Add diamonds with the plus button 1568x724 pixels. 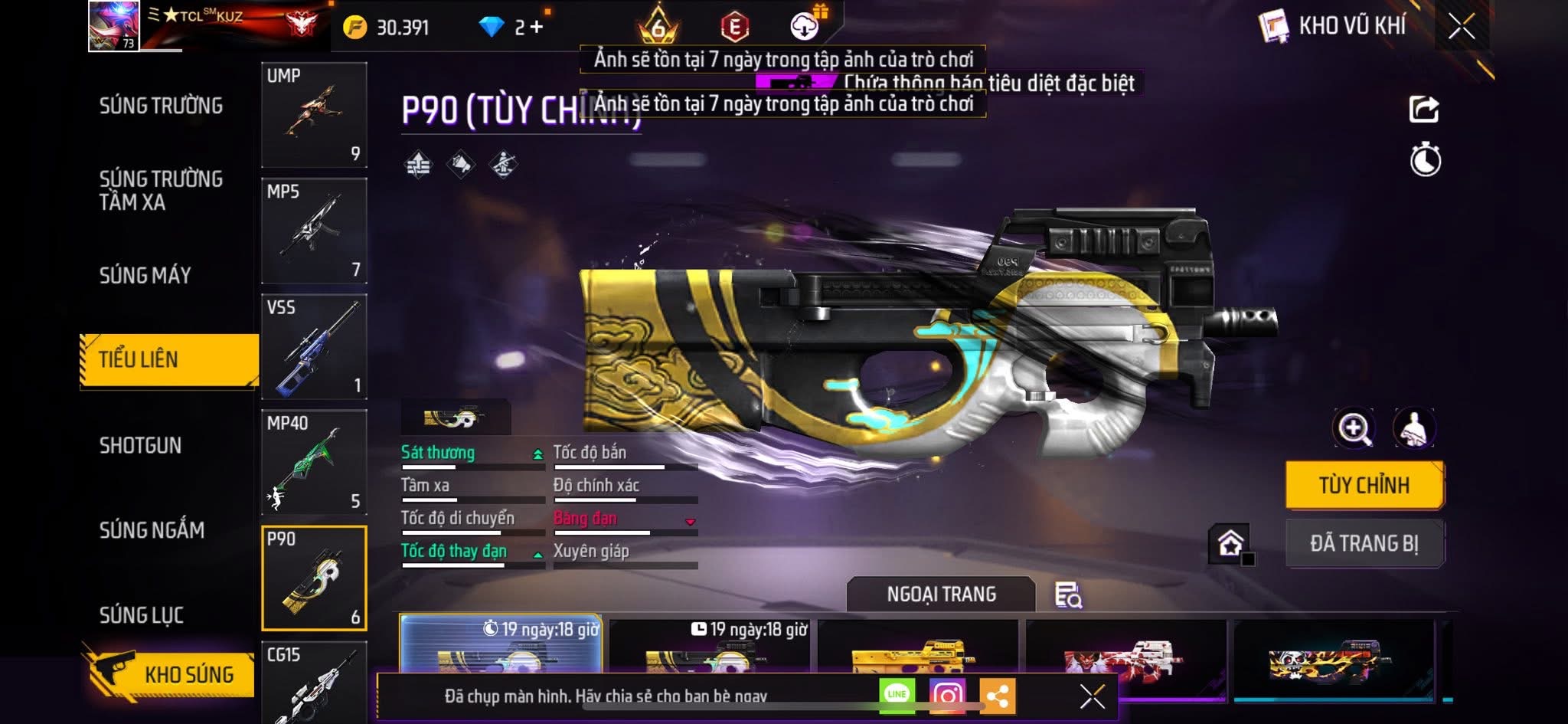pyautogui.click(x=536, y=28)
